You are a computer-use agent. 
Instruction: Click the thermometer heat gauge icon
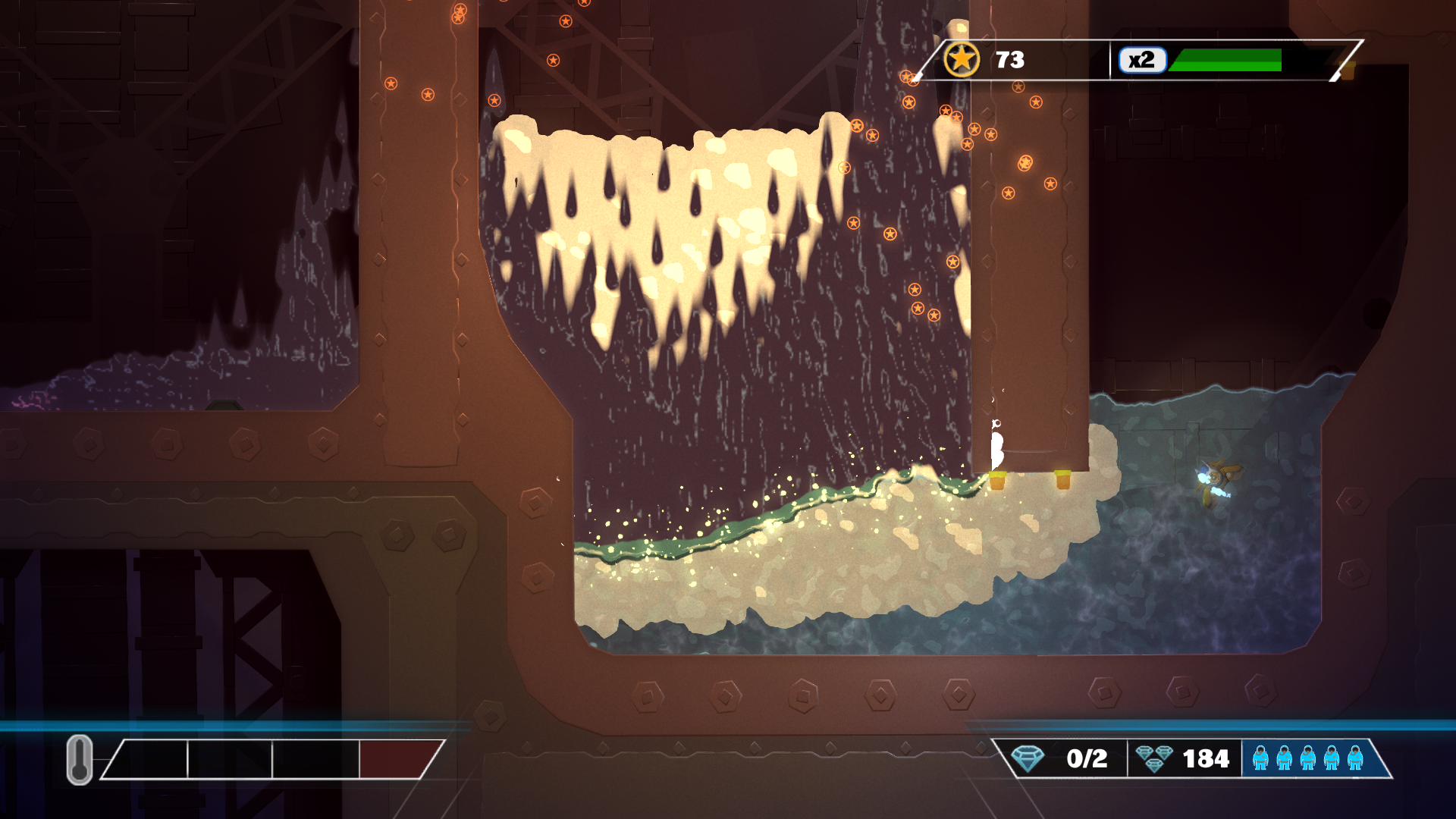point(80,759)
